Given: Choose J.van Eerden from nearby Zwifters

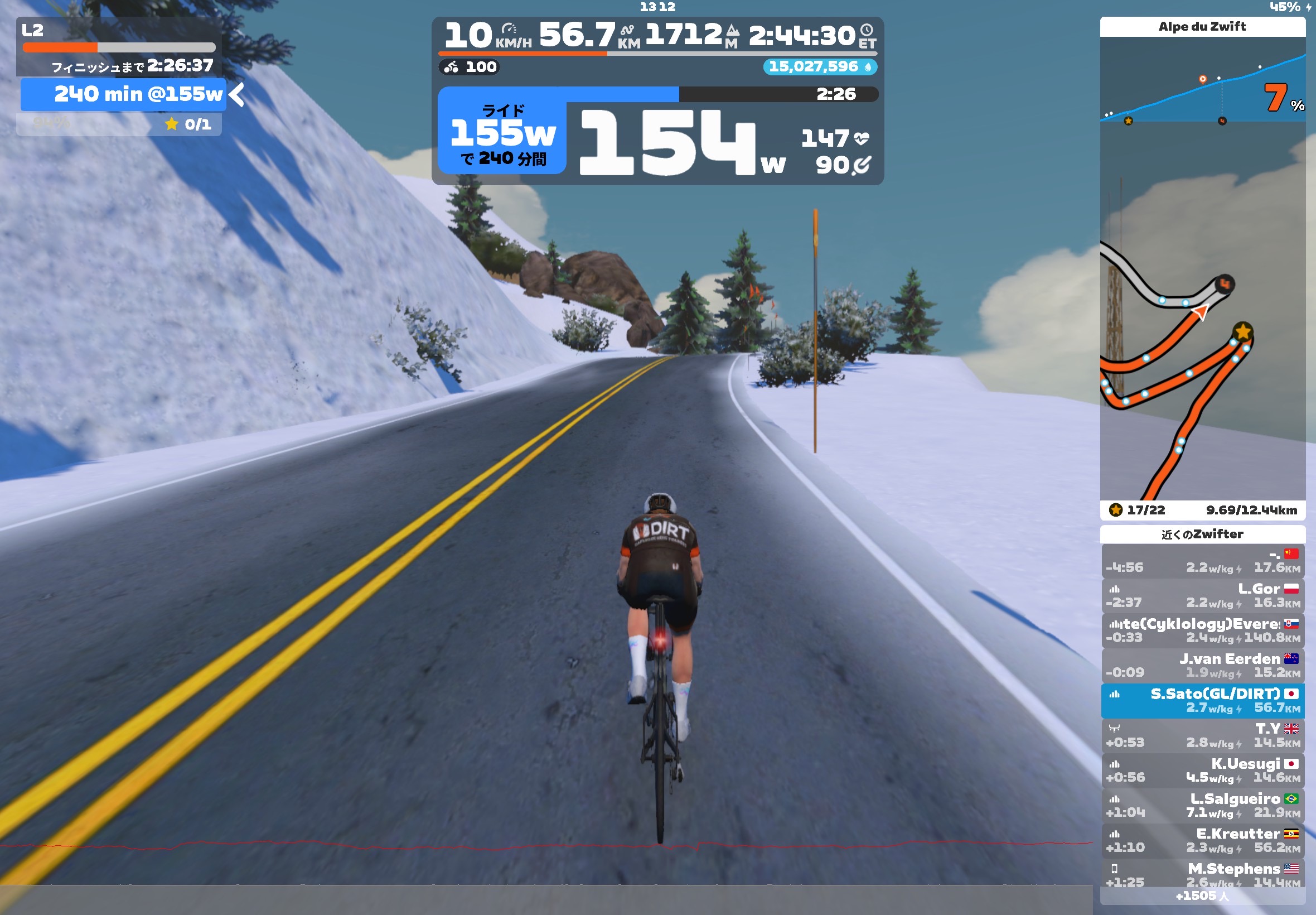Looking at the screenshot, I should 1202,665.
